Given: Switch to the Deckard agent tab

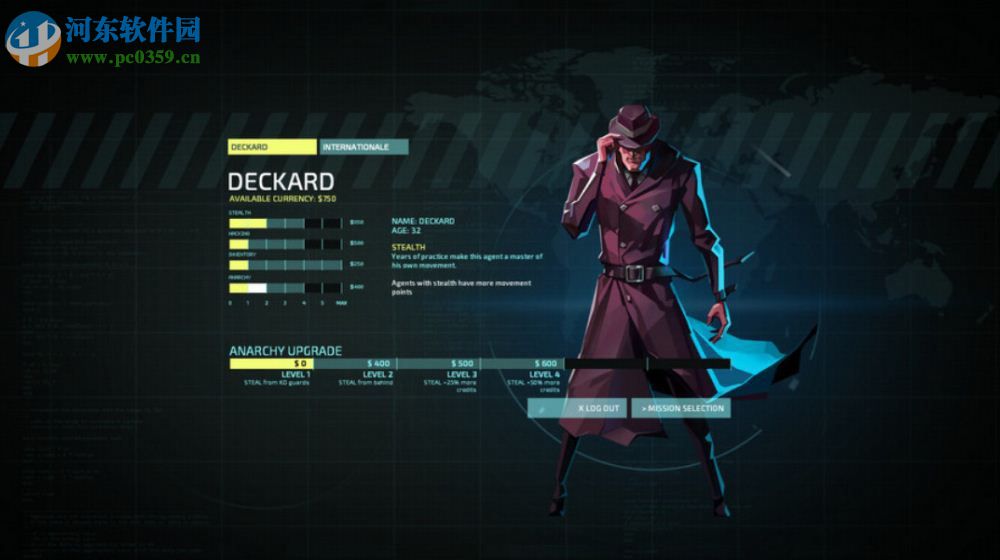Looking at the screenshot, I should [x=272, y=147].
